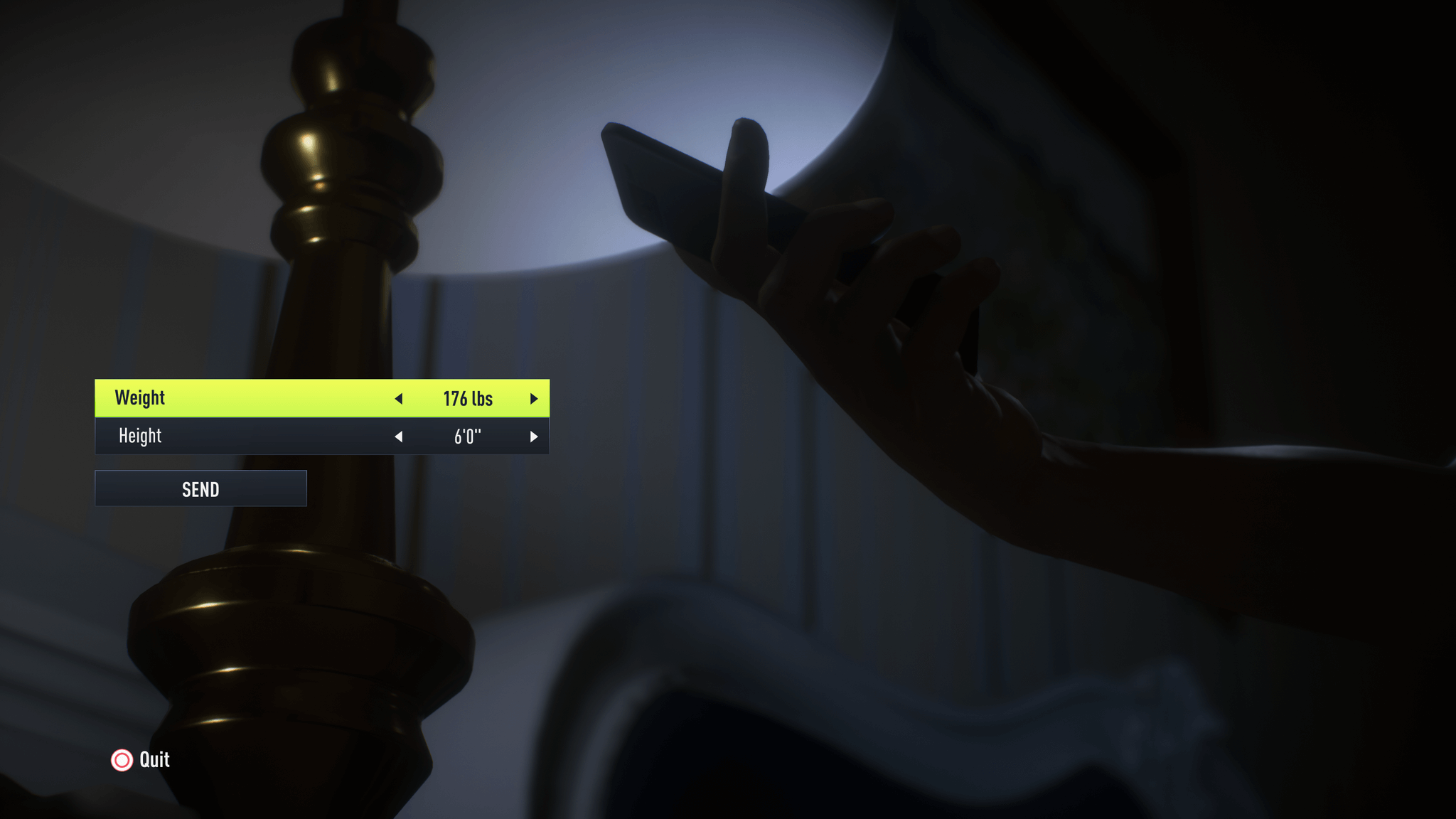Image resolution: width=1456 pixels, height=819 pixels.
Task: Decrease weight with the left arrow
Action: click(x=399, y=399)
